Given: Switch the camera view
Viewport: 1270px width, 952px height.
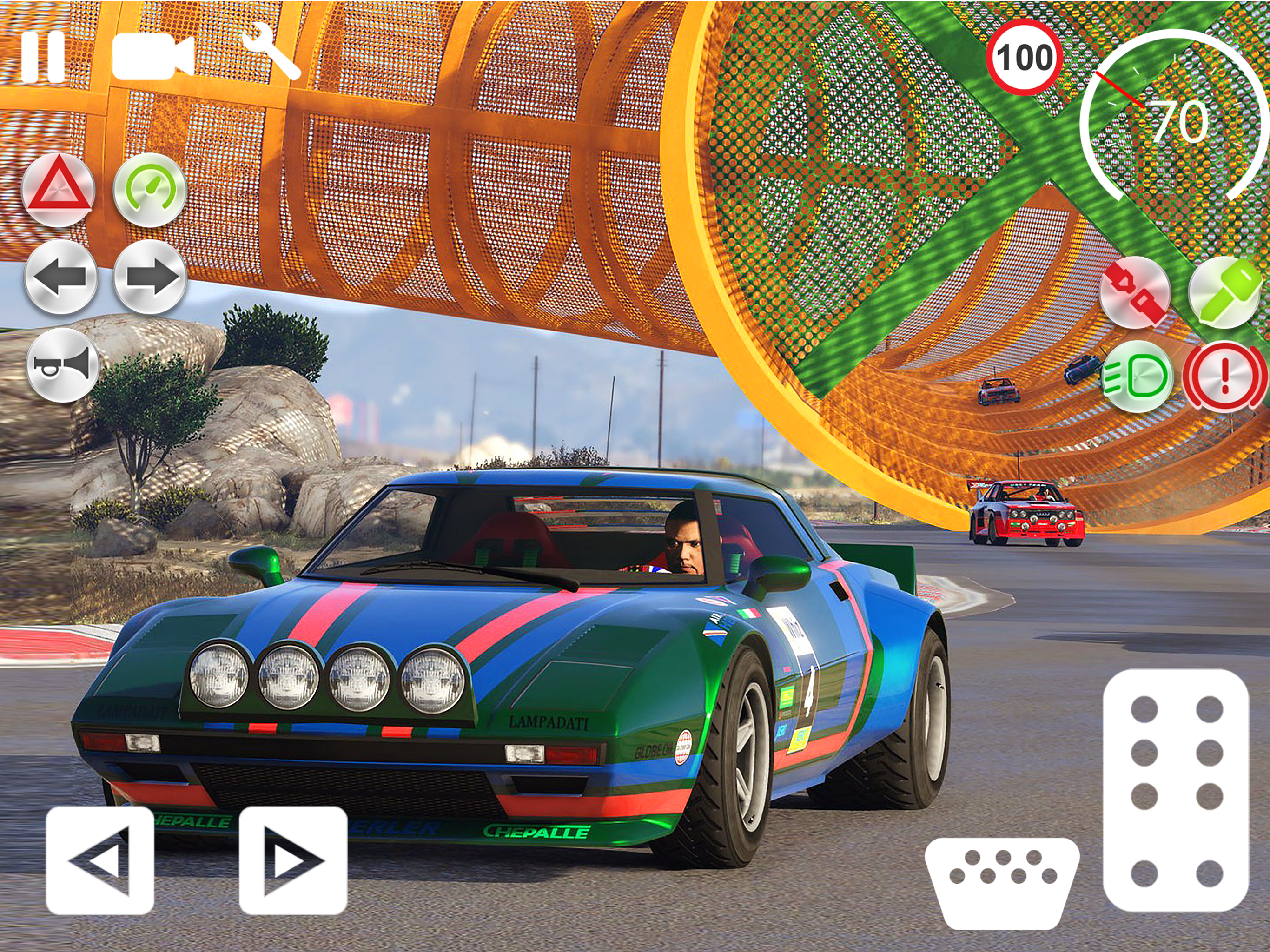Looking at the screenshot, I should pyautogui.click(x=152, y=56).
